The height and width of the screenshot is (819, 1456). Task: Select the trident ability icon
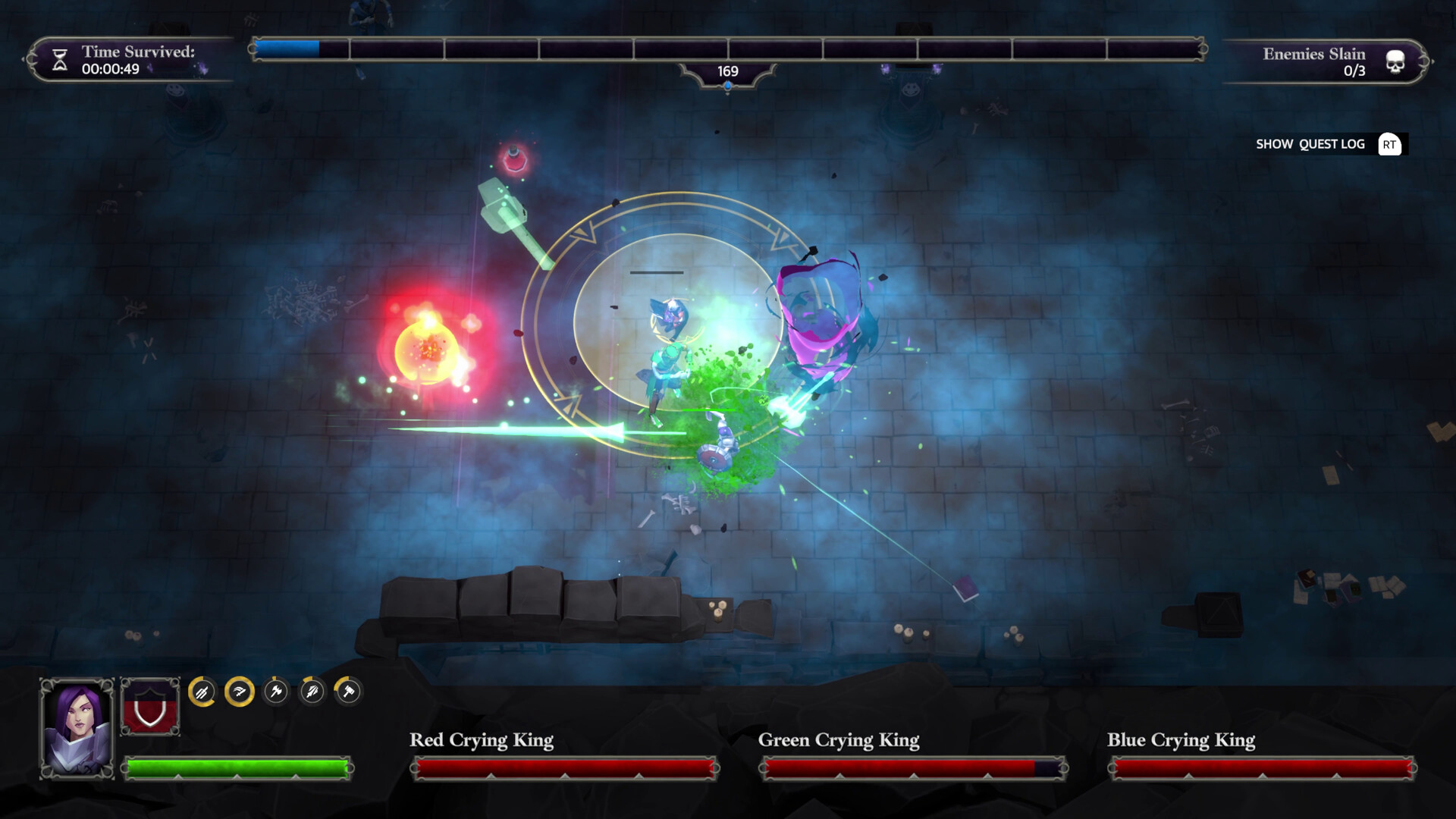202,692
